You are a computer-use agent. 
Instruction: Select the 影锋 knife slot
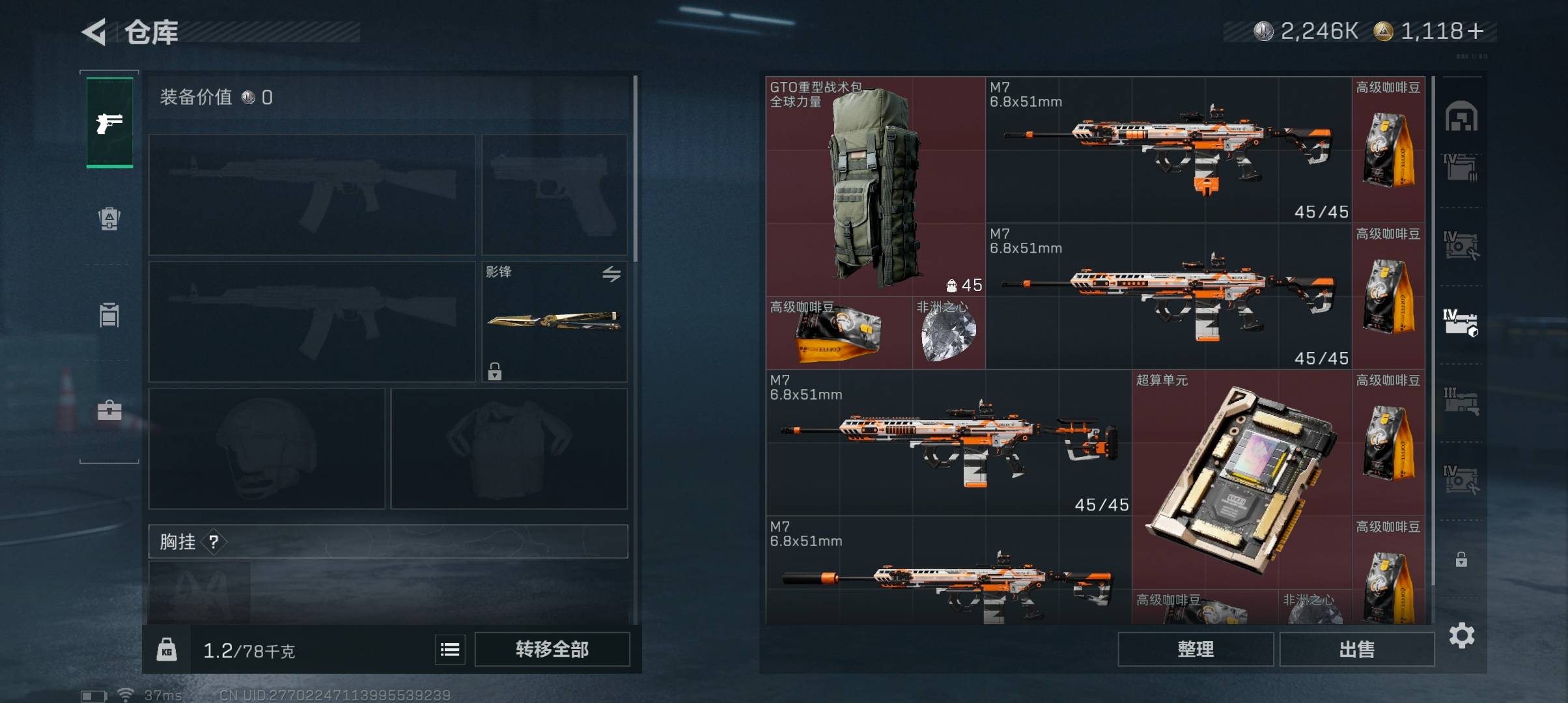click(x=553, y=321)
